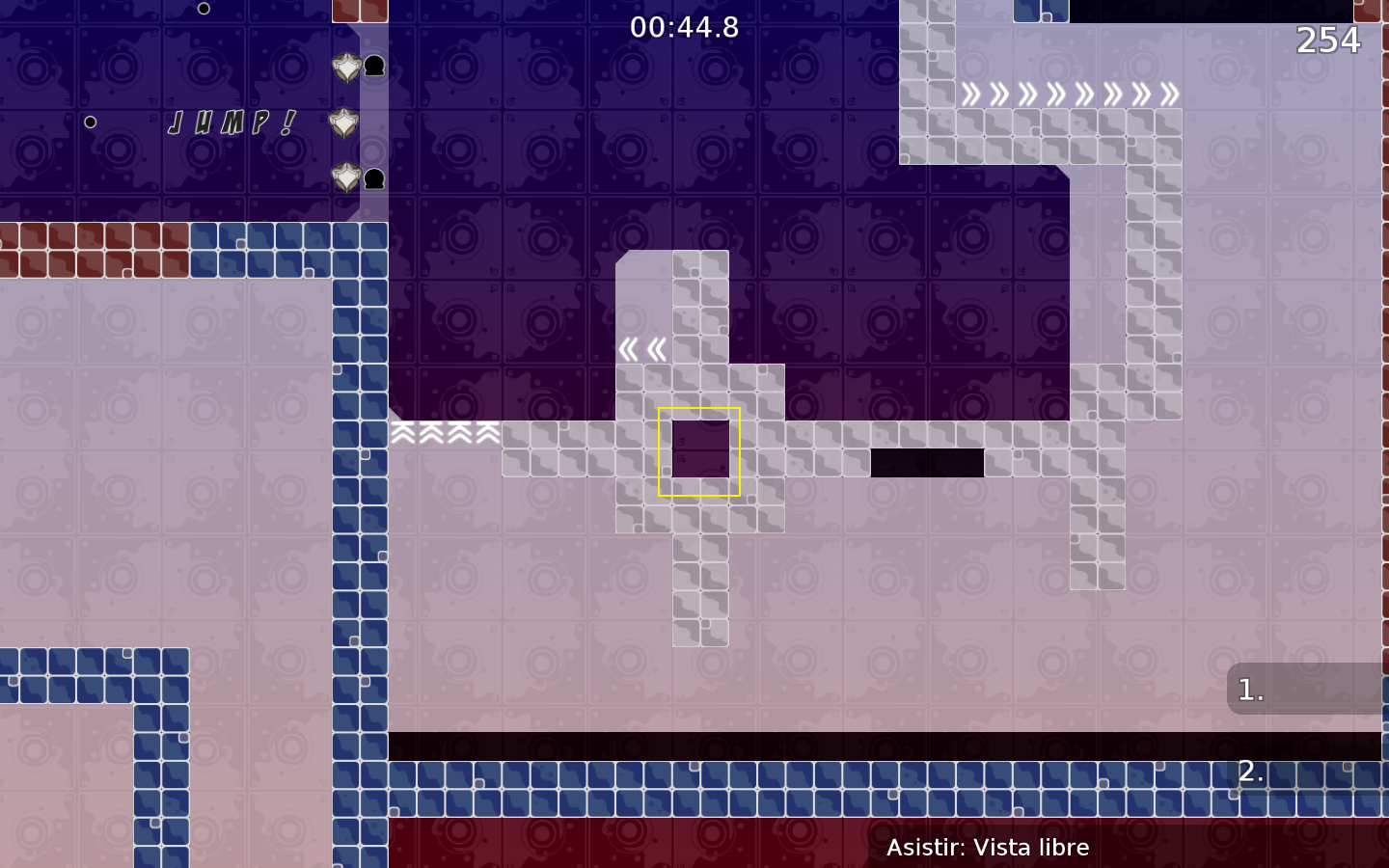The image size is (1389, 868).
Task: Toggle the black door tile right of center
Action: tap(928, 463)
